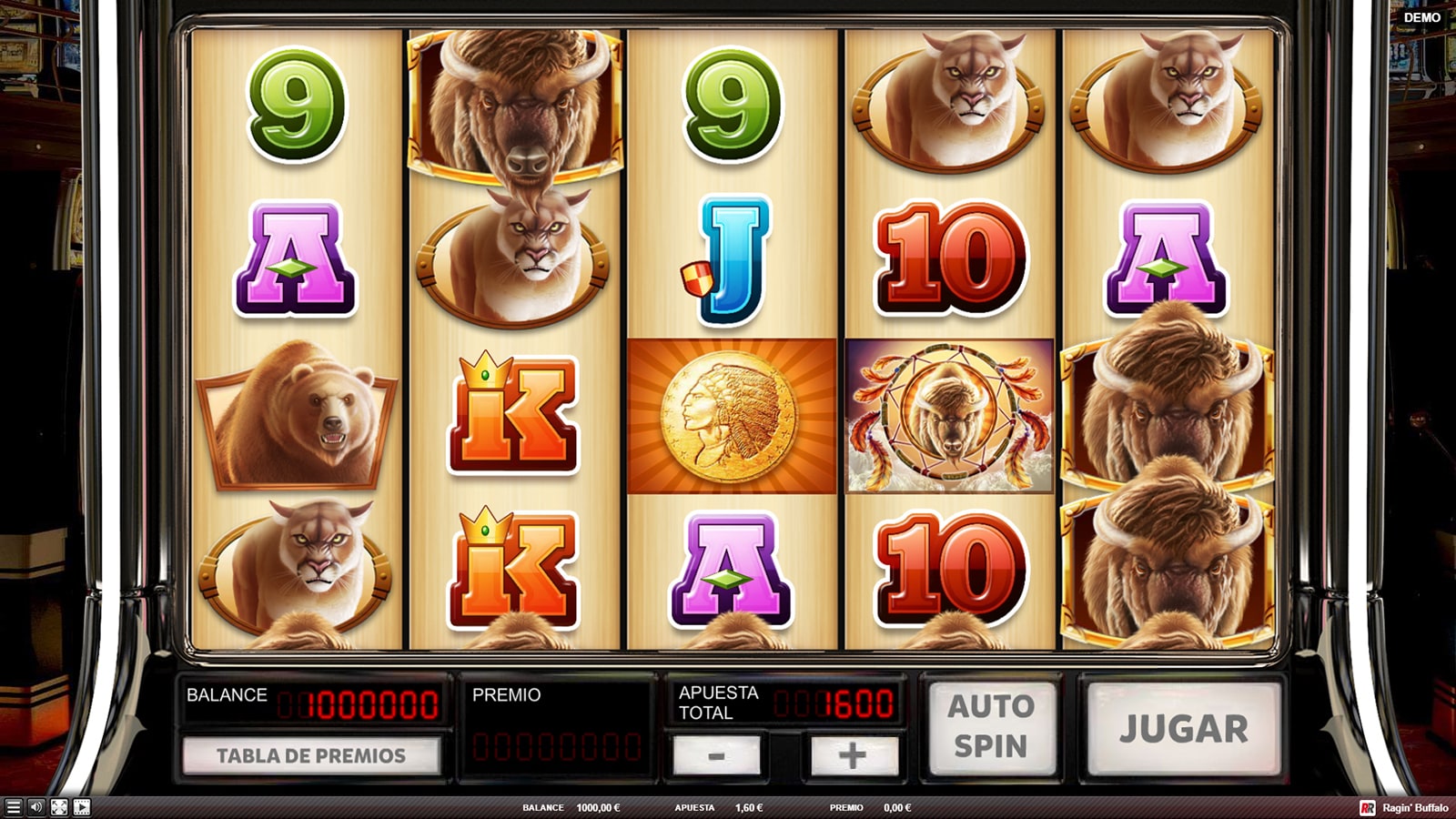
Task: Increase the total bet with plus
Action: point(853,755)
